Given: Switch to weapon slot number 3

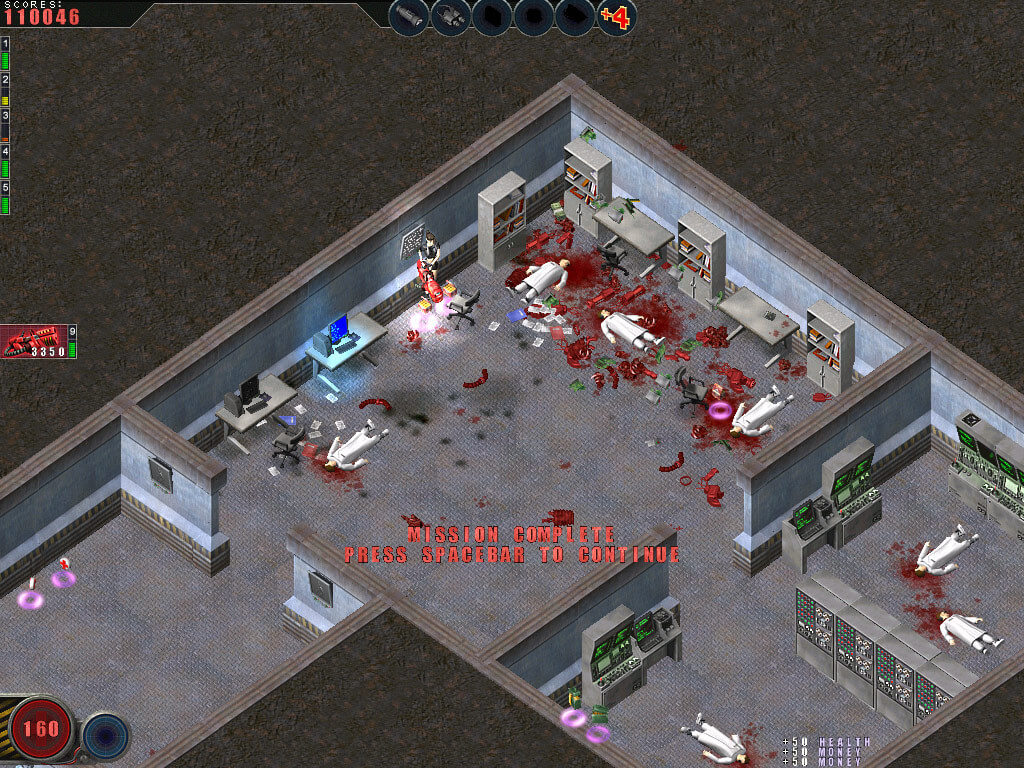Looking at the screenshot, I should tap(5, 125).
